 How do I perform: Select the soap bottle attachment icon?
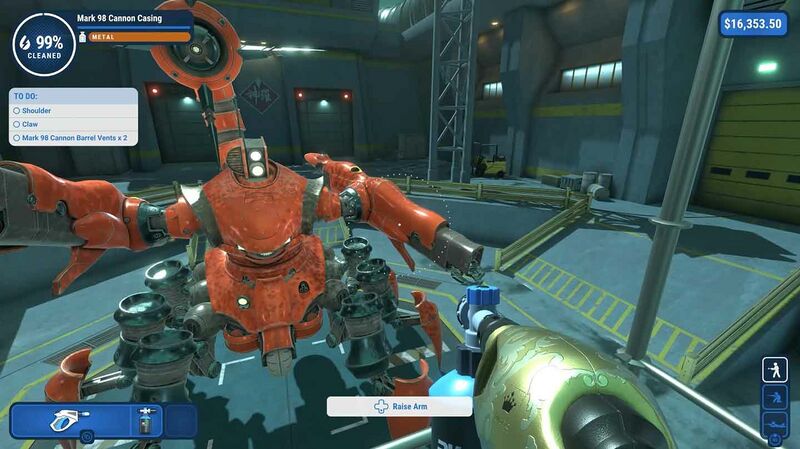[148, 419]
